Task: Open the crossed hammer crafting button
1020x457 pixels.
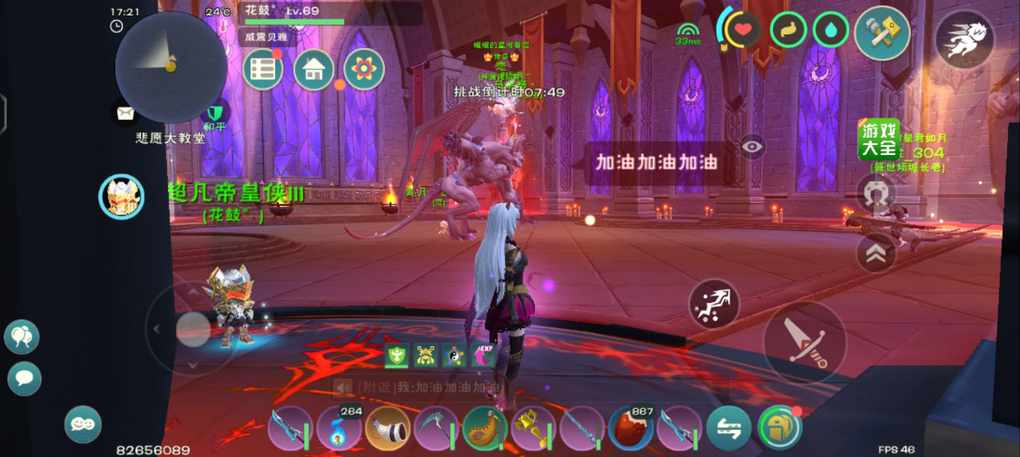Action: (882, 33)
